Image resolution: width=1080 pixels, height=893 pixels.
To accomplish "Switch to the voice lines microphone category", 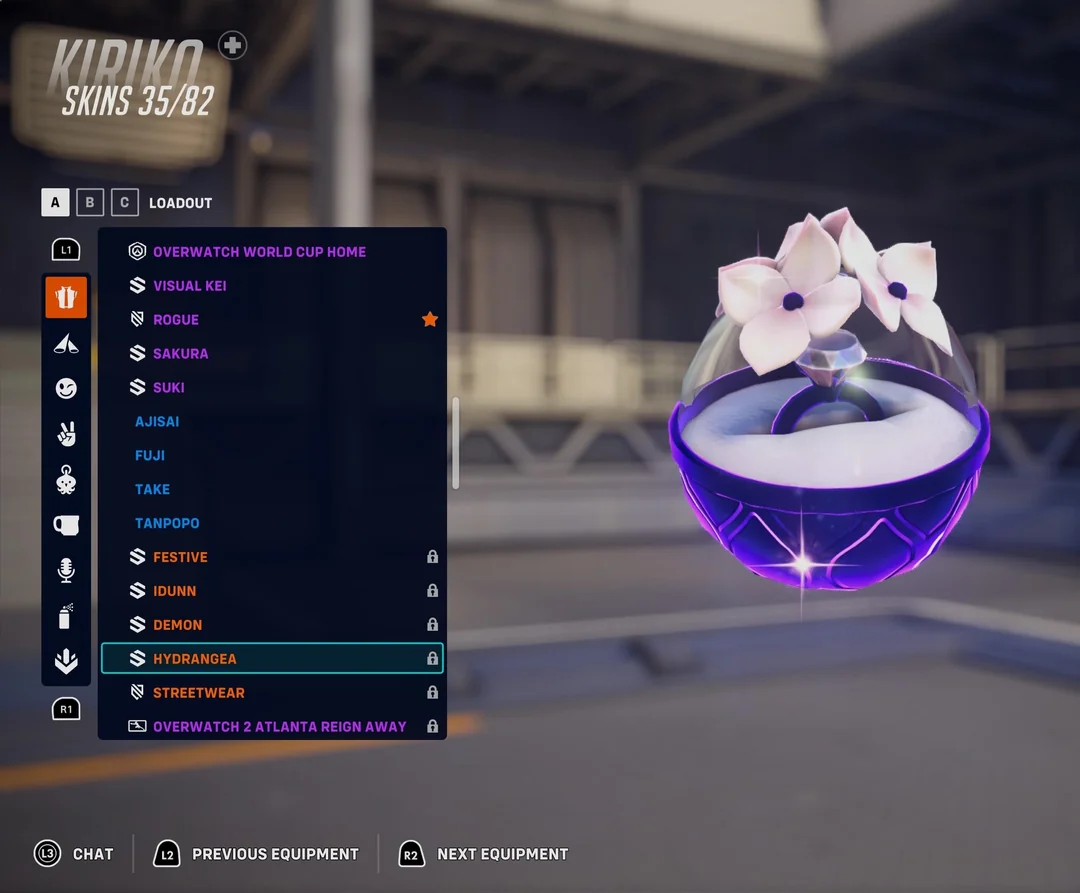I will point(66,571).
